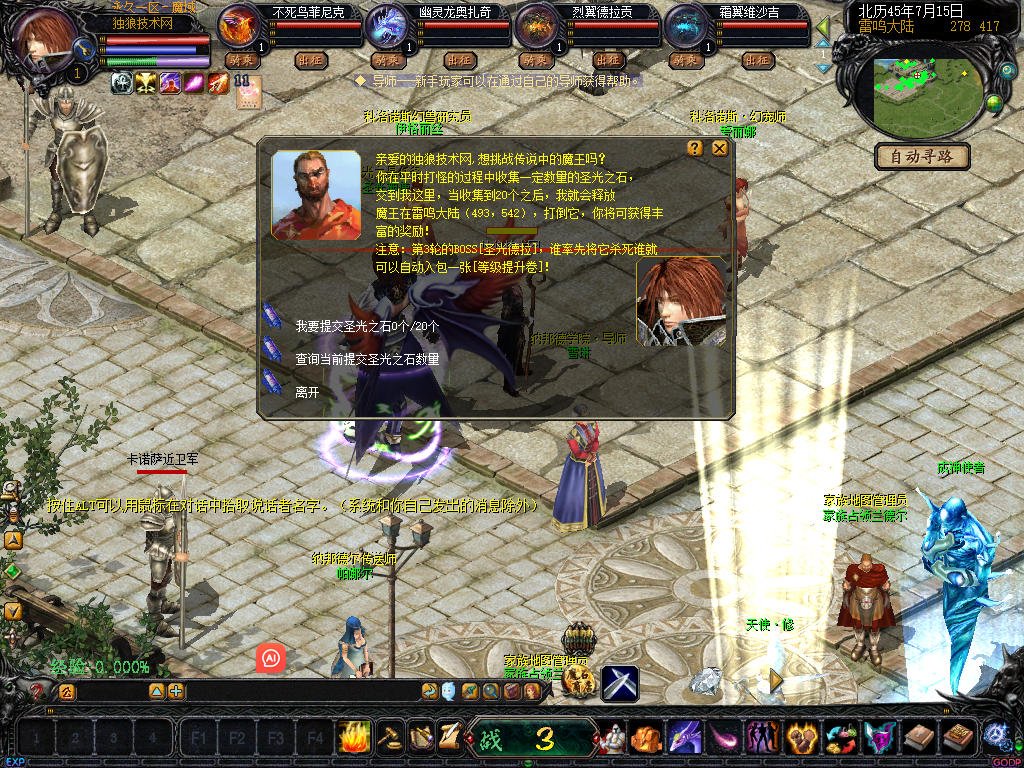Choose the 离开 (leave) dialogue option
Image resolution: width=1024 pixels, height=768 pixels.
[x=307, y=393]
